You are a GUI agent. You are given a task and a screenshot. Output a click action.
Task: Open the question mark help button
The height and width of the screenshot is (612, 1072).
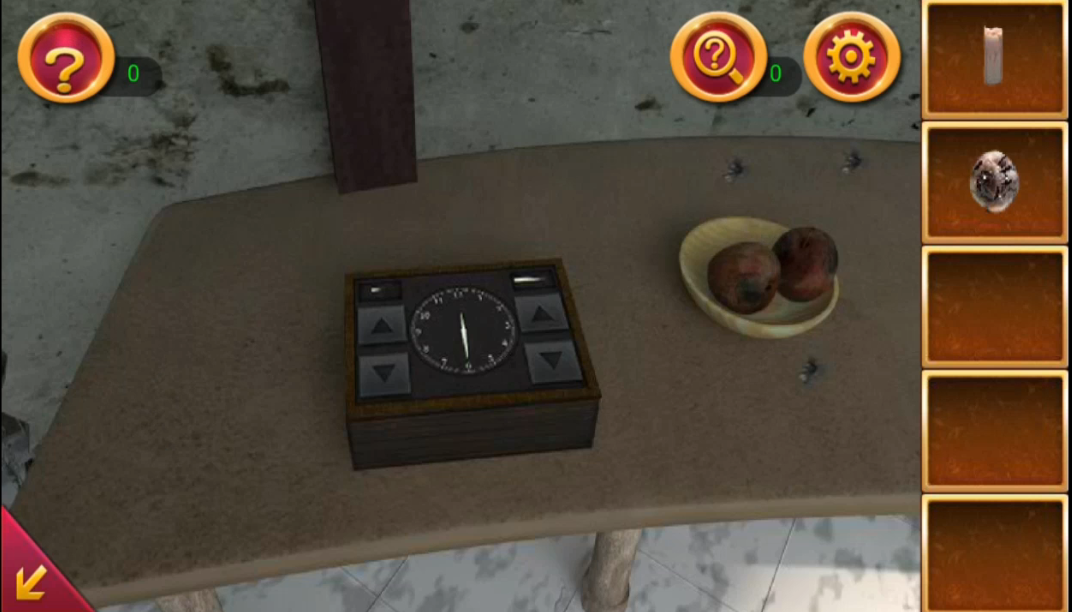[x=65, y=59]
